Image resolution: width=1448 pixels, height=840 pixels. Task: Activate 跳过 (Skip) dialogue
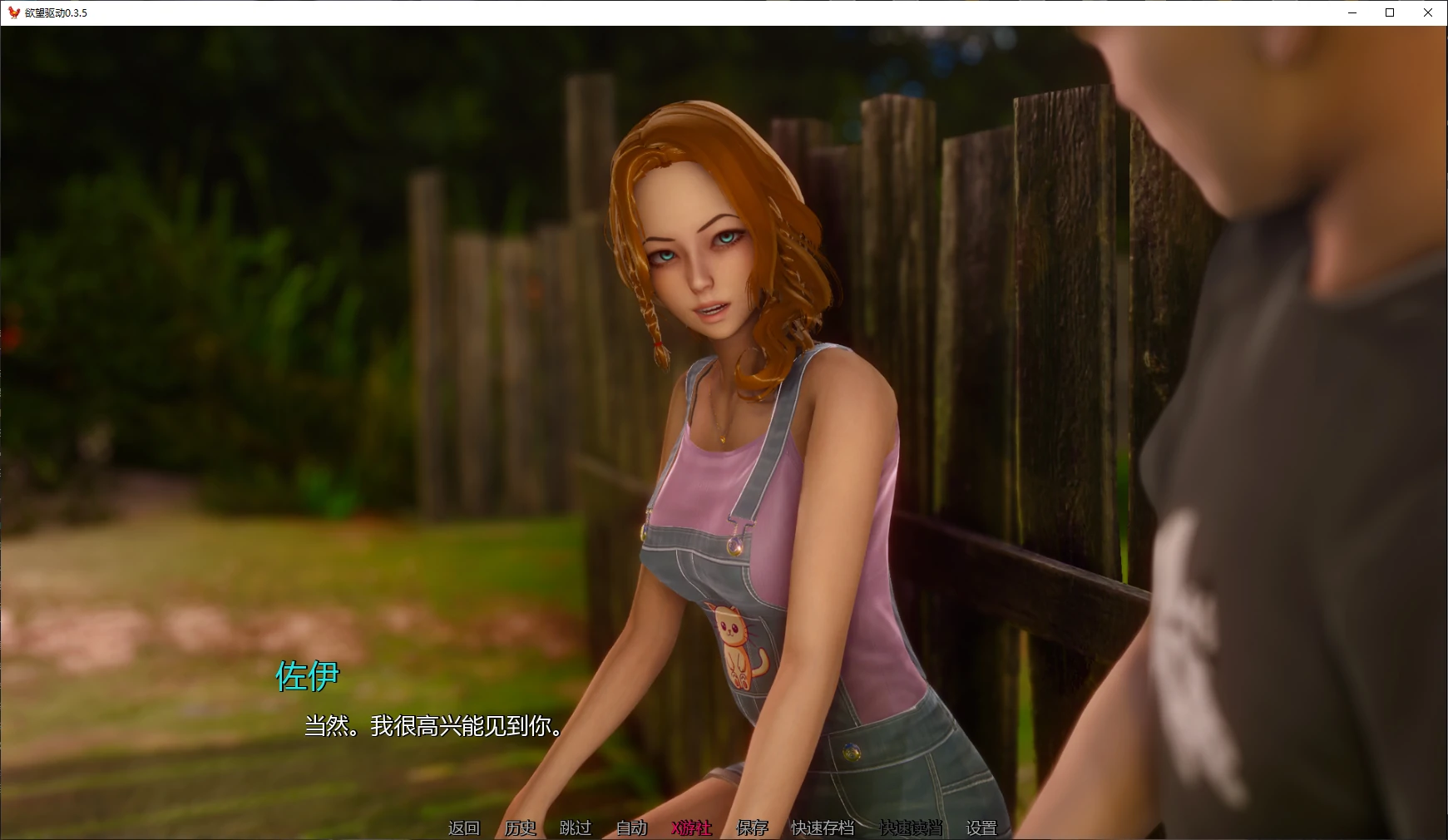[576, 828]
